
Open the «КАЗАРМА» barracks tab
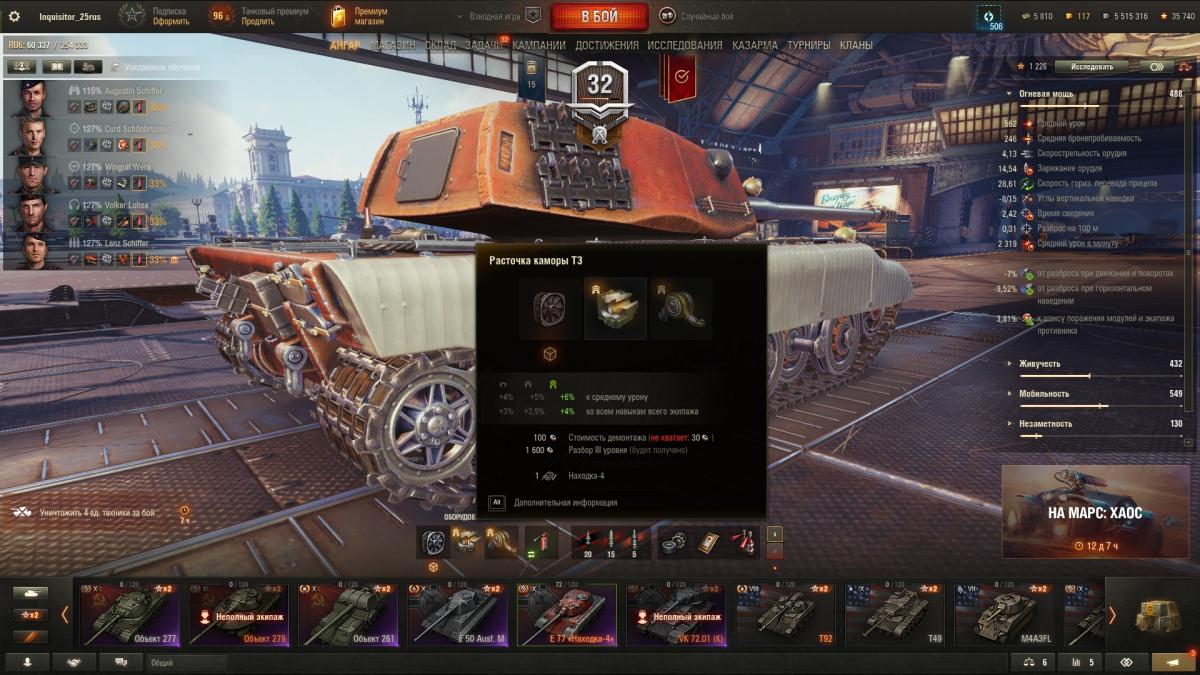pyautogui.click(x=755, y=45)
